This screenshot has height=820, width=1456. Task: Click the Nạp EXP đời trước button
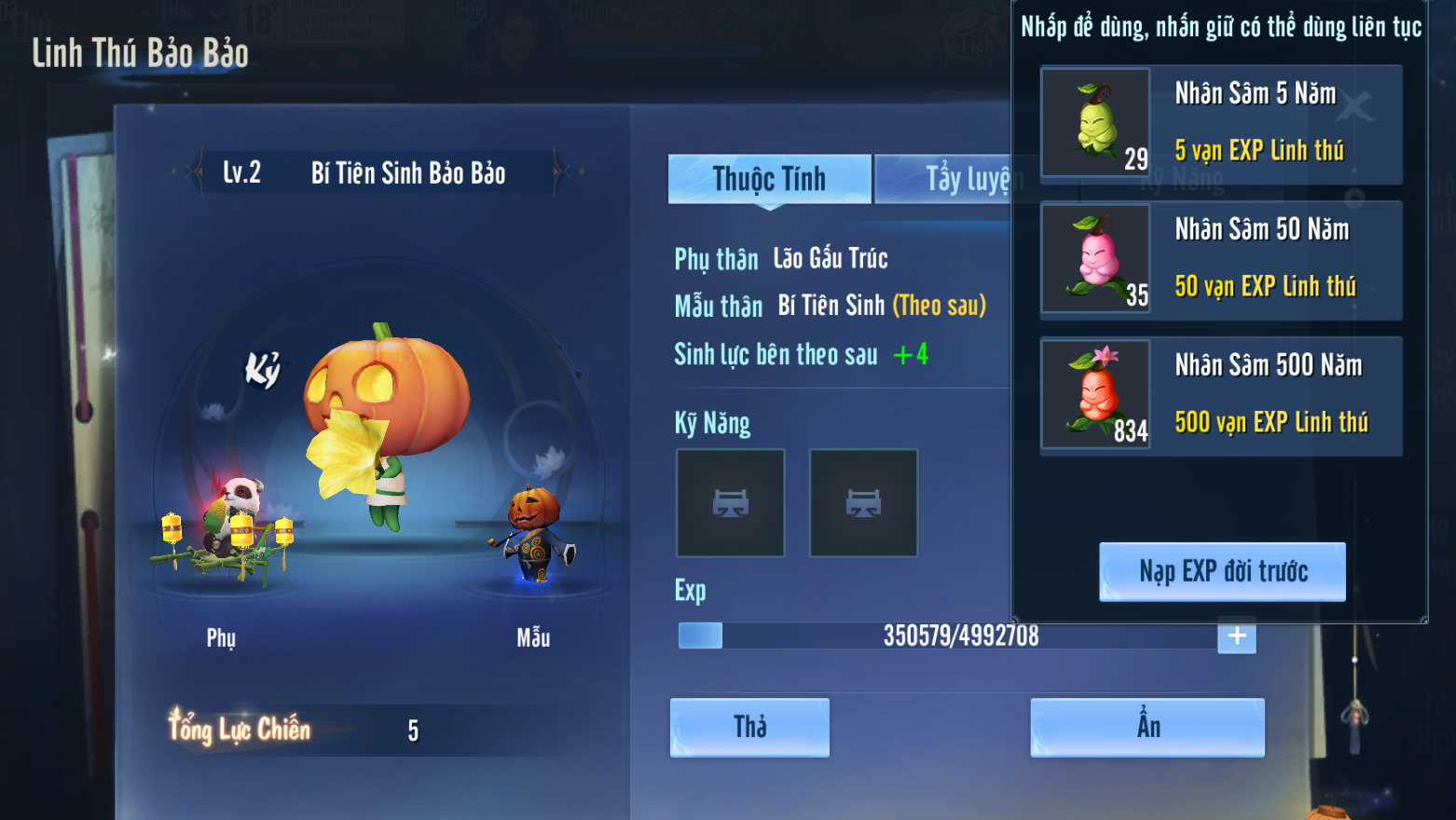1222,571
